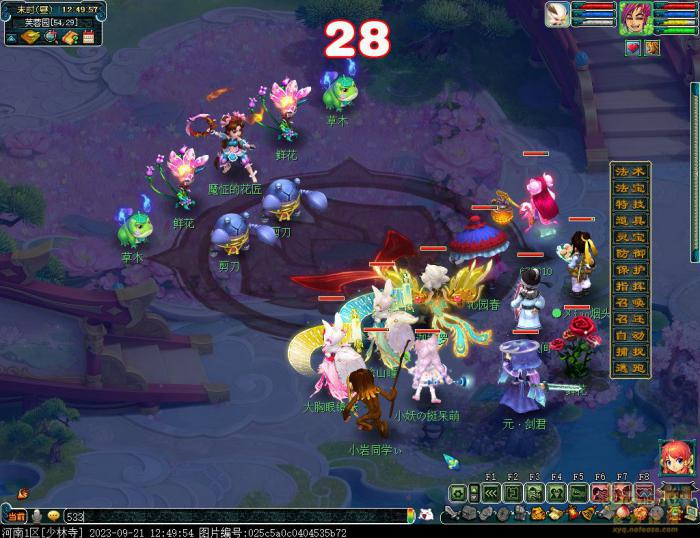
Task: Click the red heart buff icon
Action: (x=632, y=47)
